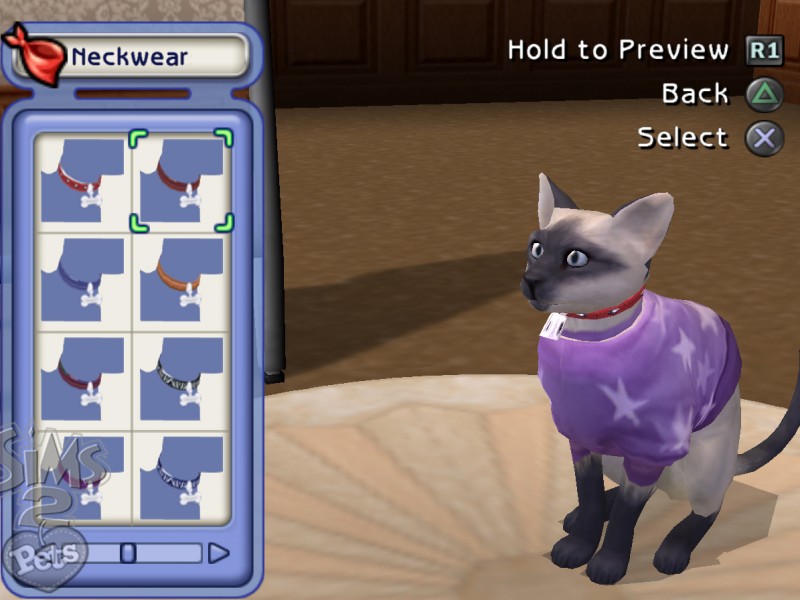Viewport: 800px width, 600px height.
Task: Select the red studded collar thumbnail
Action: (83, 181)
